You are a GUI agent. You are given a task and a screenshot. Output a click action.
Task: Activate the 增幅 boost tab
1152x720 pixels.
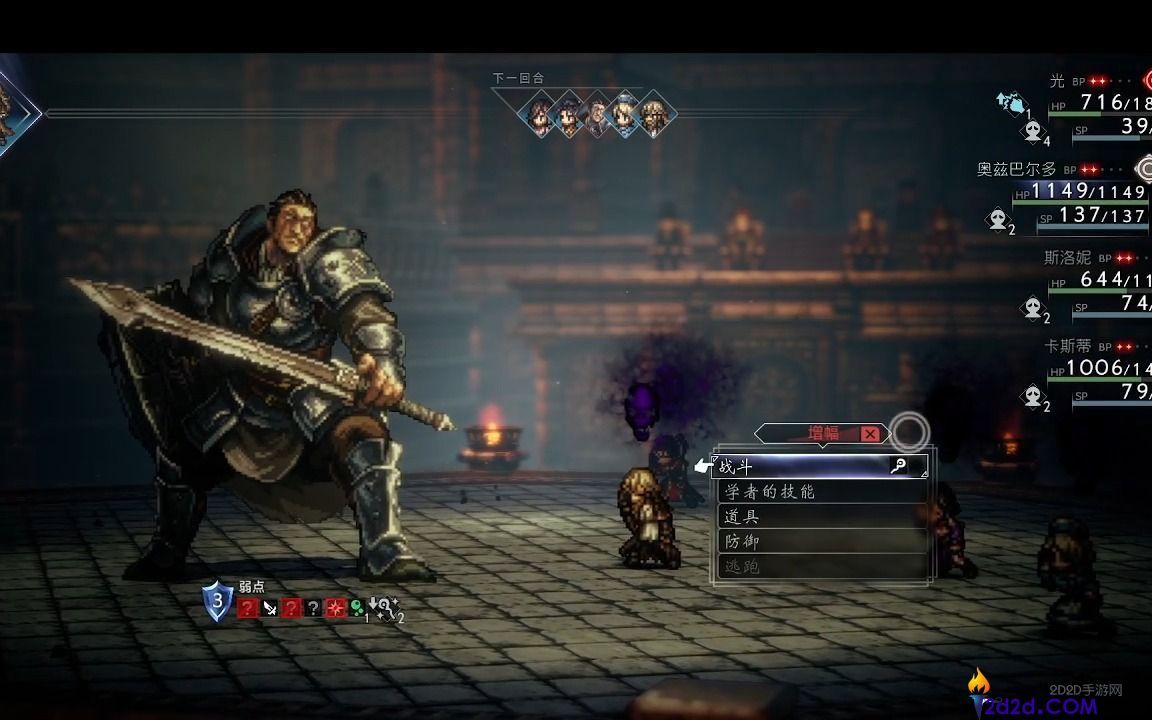point(823,433)
